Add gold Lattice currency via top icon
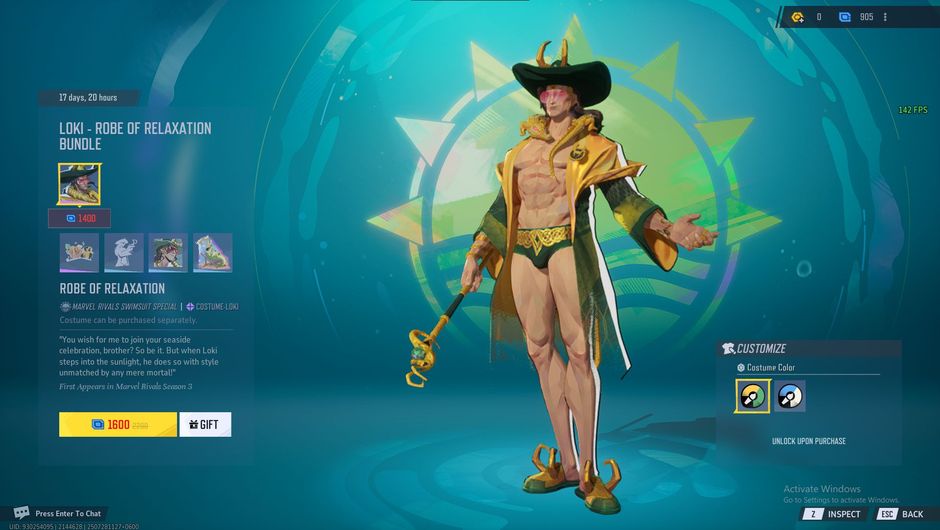Image resolution: width=940 pixels, height=530 pixels. tap(797, 17)
